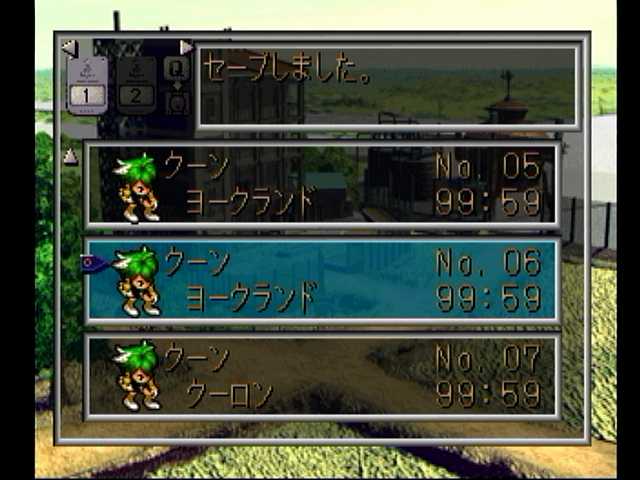Select highlighted save file No. 06

coord(321,280)
